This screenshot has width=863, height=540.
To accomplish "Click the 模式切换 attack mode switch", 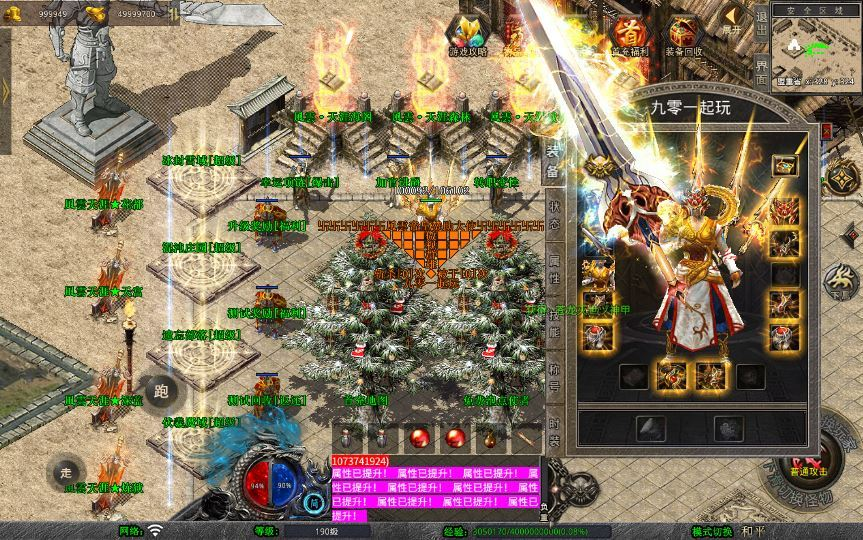I will pos(712,531).
